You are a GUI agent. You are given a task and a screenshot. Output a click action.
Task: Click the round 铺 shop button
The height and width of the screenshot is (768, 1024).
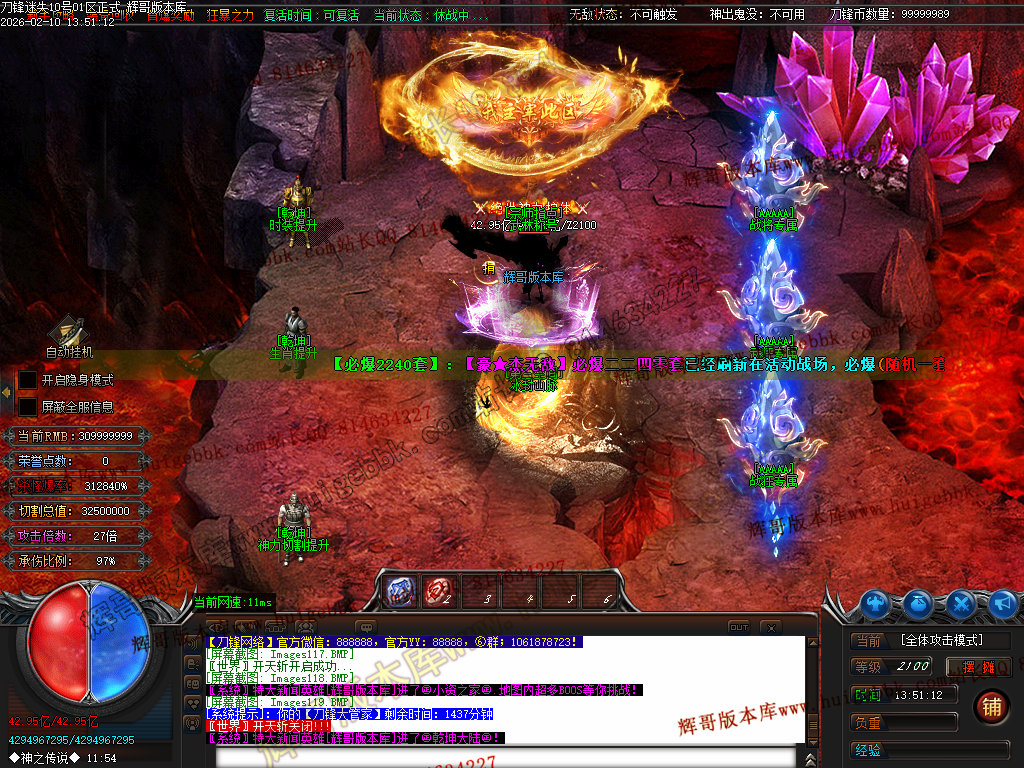(991, 706)
